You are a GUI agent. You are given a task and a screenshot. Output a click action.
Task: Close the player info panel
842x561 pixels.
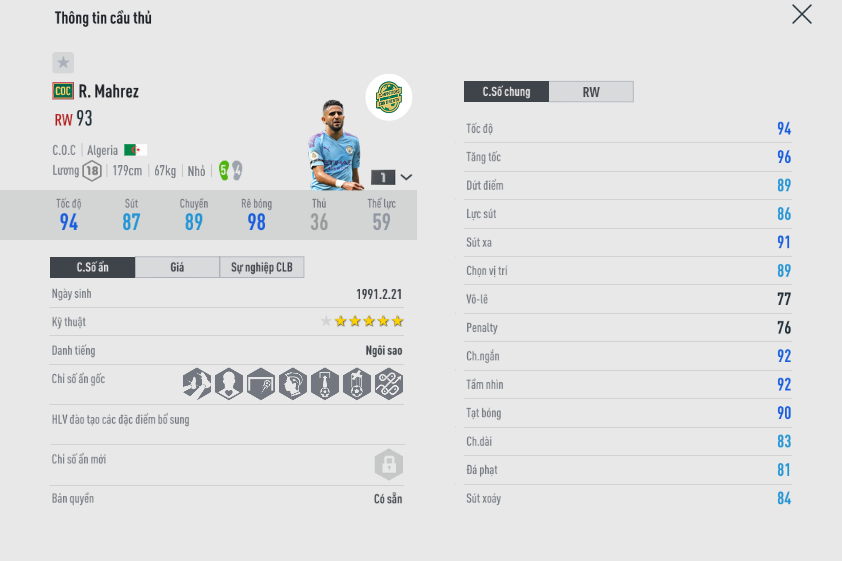coord(801,14)
